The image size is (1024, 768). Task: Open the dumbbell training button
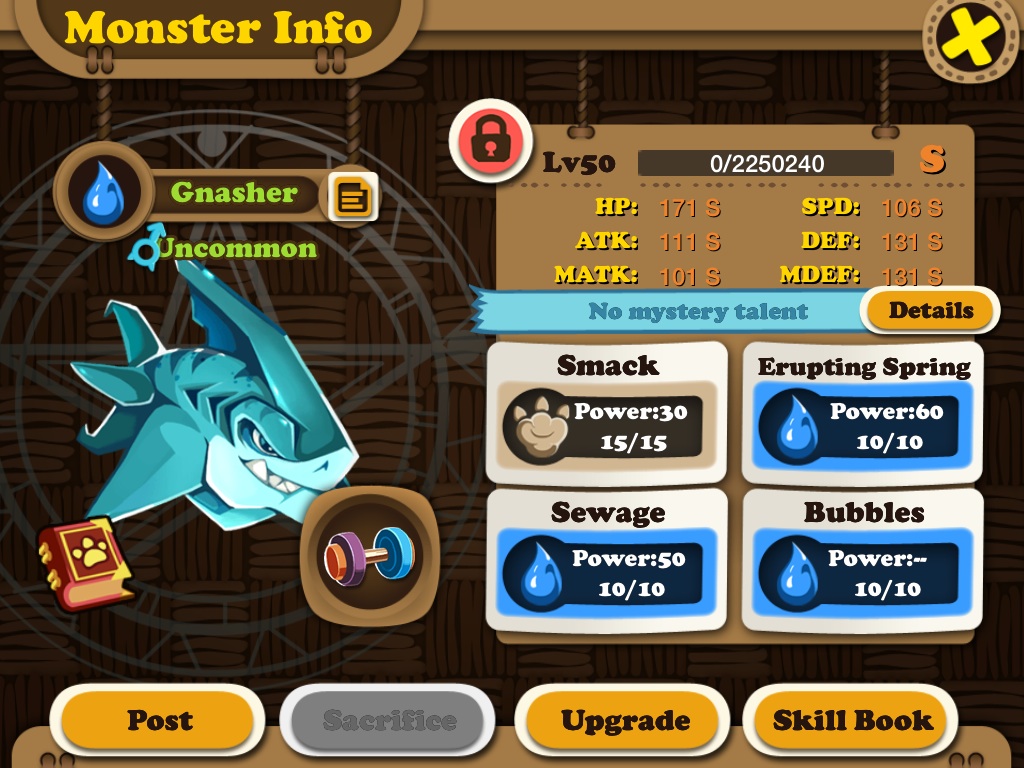click(368, 555)
